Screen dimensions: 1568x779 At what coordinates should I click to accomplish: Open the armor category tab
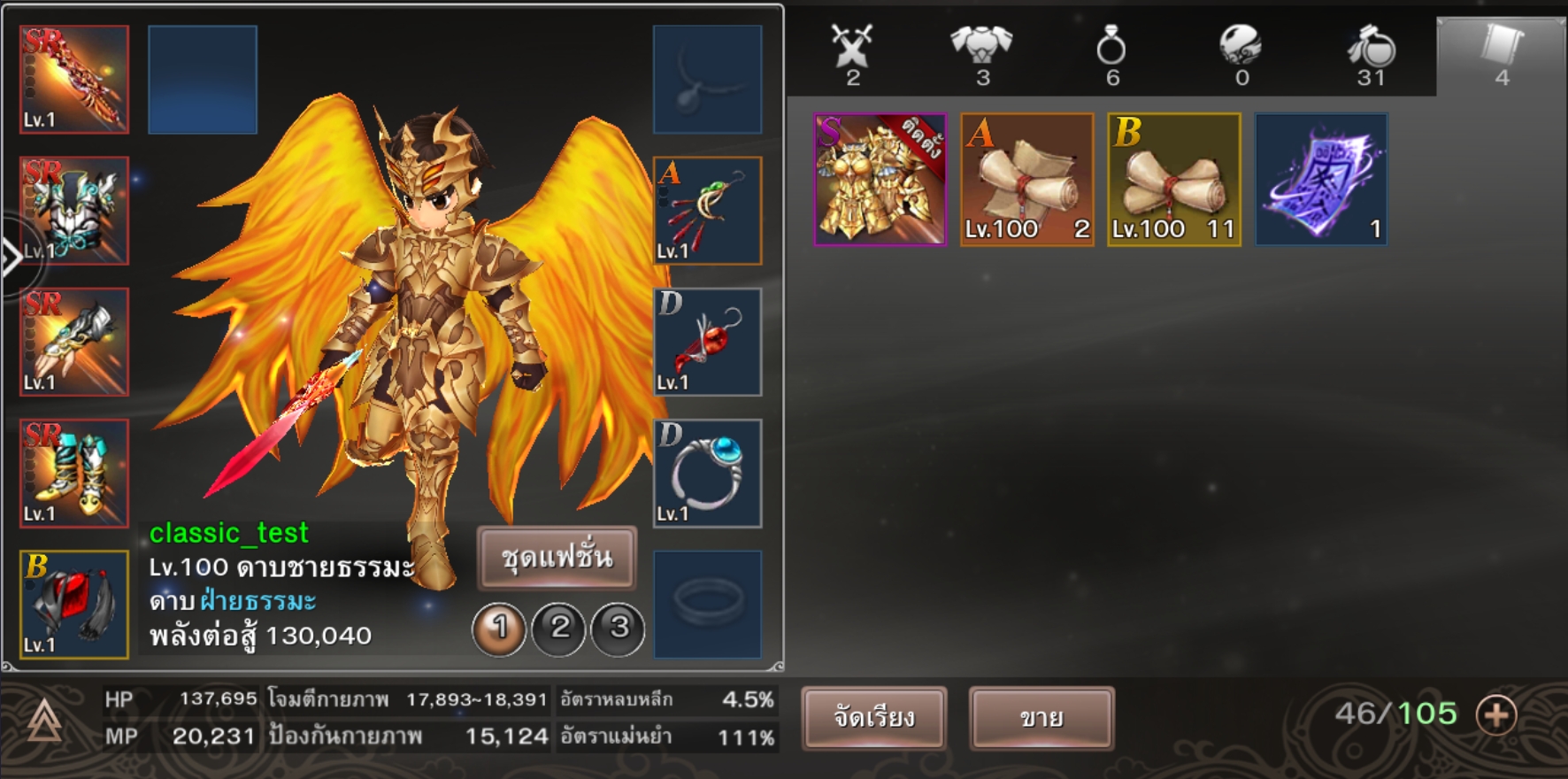click(x=981, y=53)
